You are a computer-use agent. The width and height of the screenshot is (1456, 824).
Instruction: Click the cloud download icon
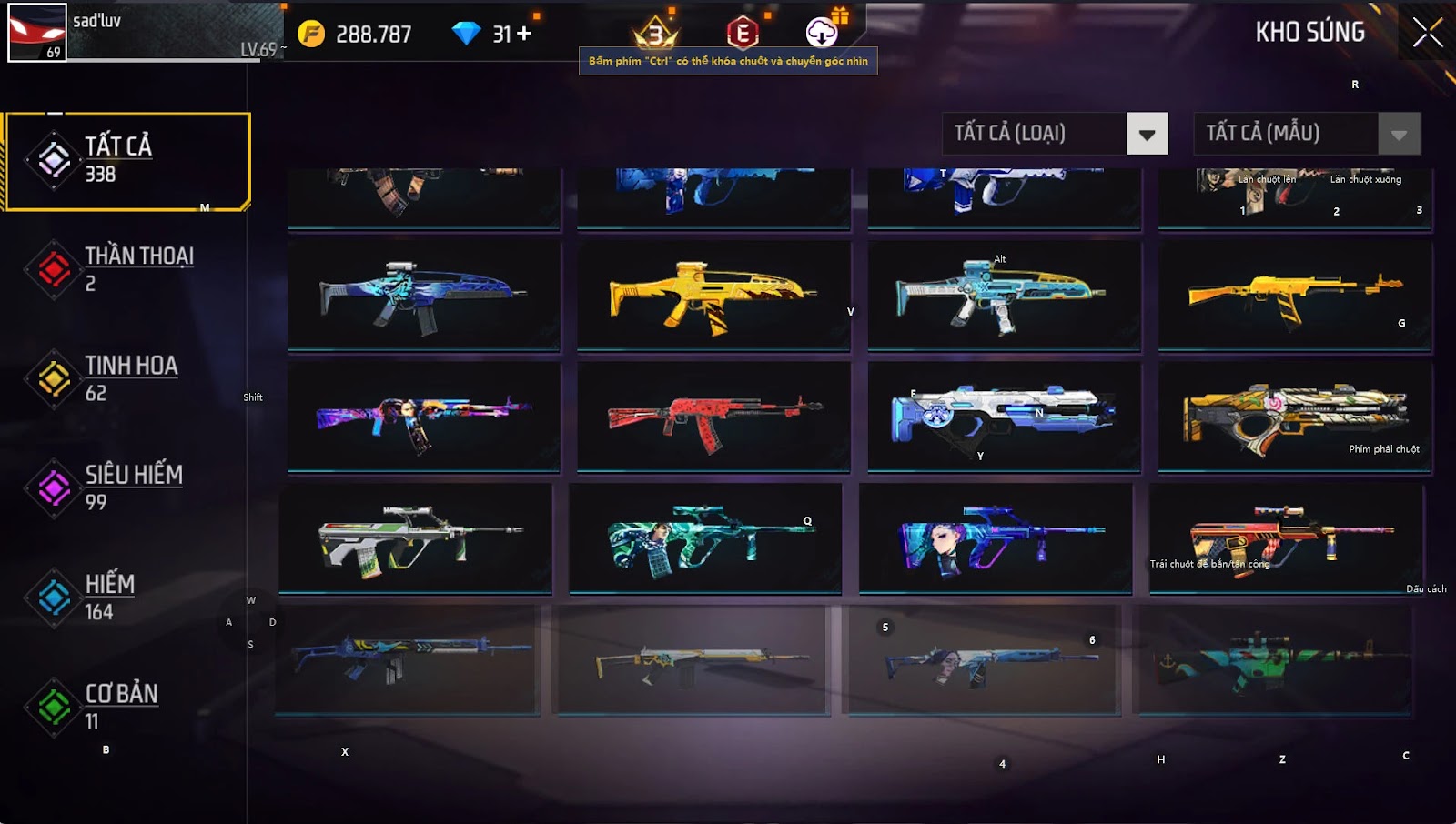click(x=822, y=33)
